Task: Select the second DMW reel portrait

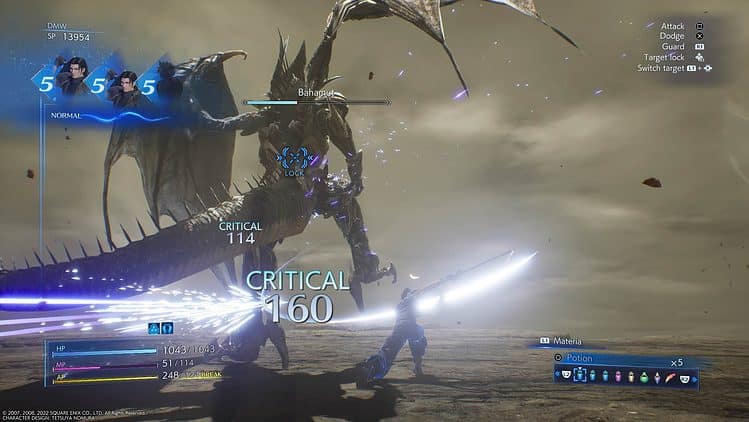Action: 122,85
